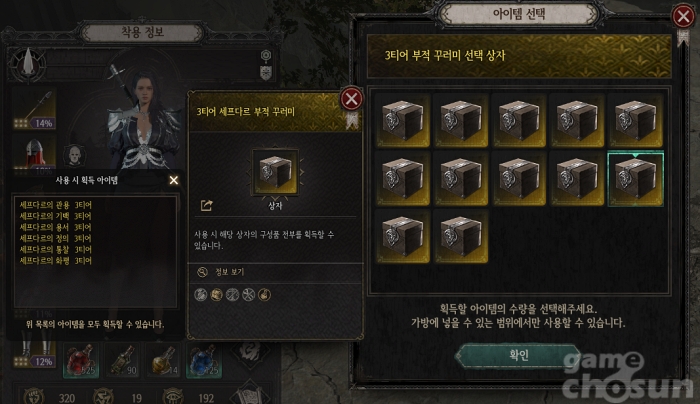Select the red potion quick slot
Viewport: 700px width, 404px height.
78,362
